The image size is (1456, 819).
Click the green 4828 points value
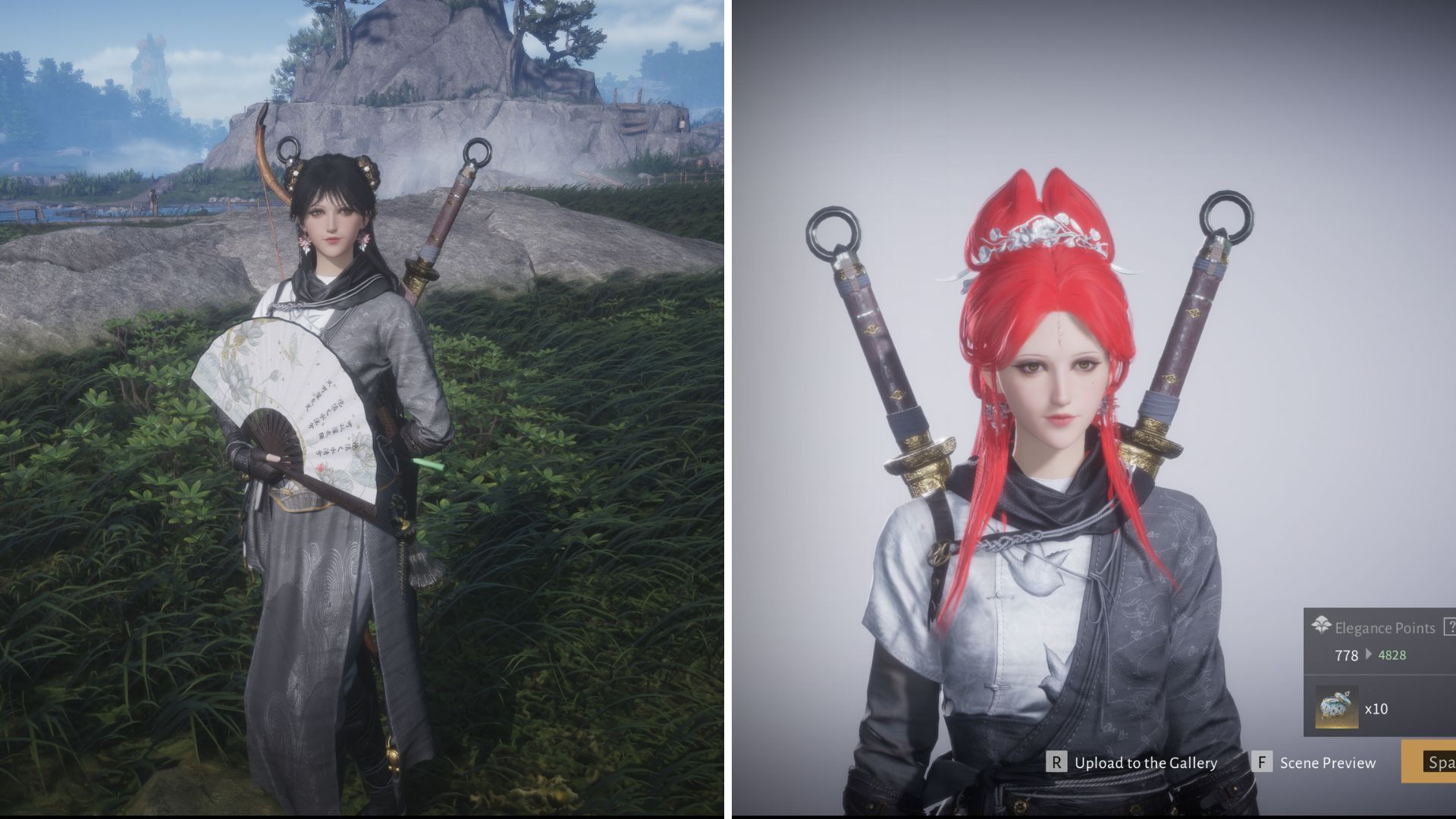(x=1392, y=654)
